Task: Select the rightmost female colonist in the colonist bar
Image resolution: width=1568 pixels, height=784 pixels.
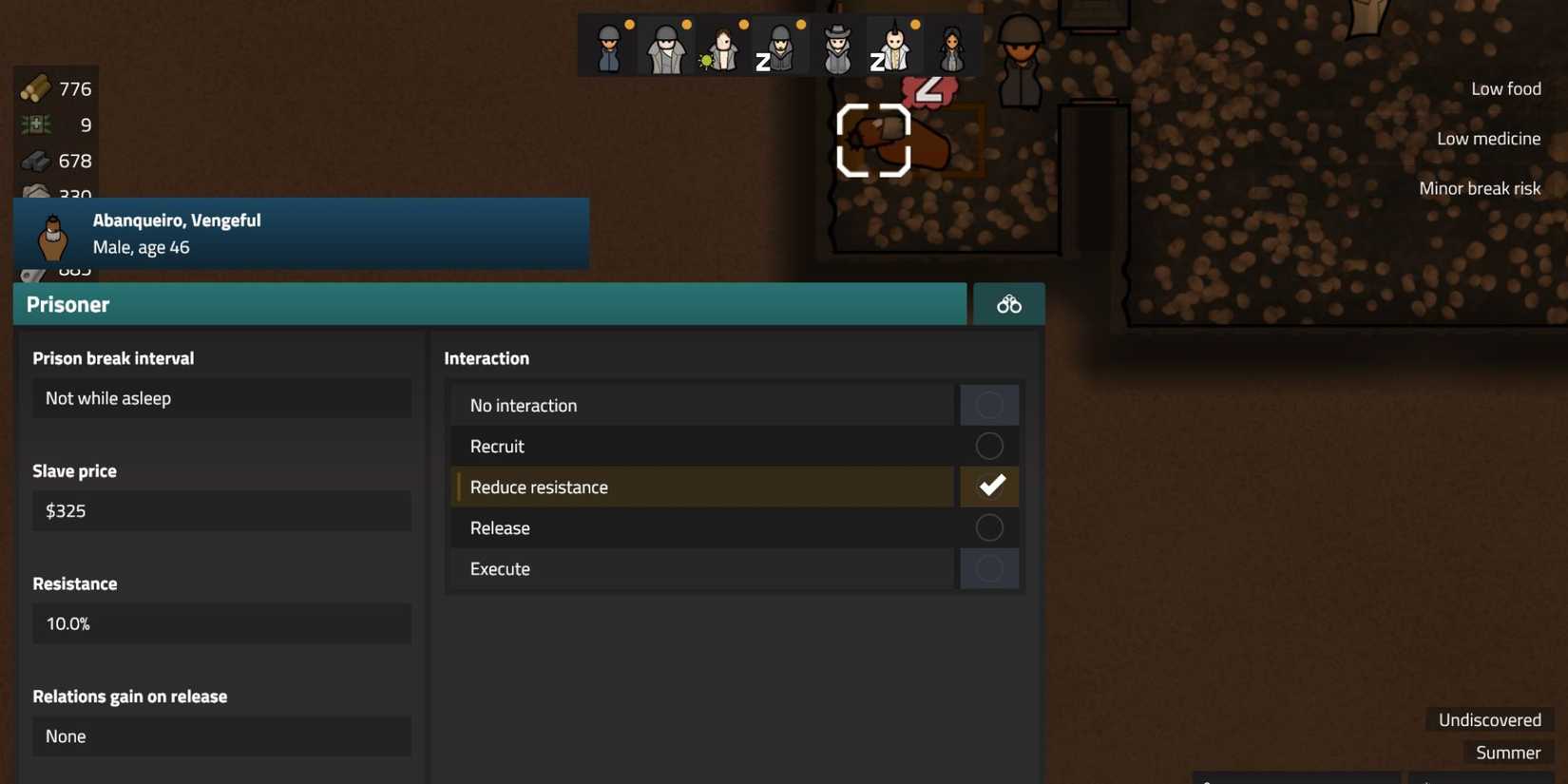Action: [x=950, y=45]
